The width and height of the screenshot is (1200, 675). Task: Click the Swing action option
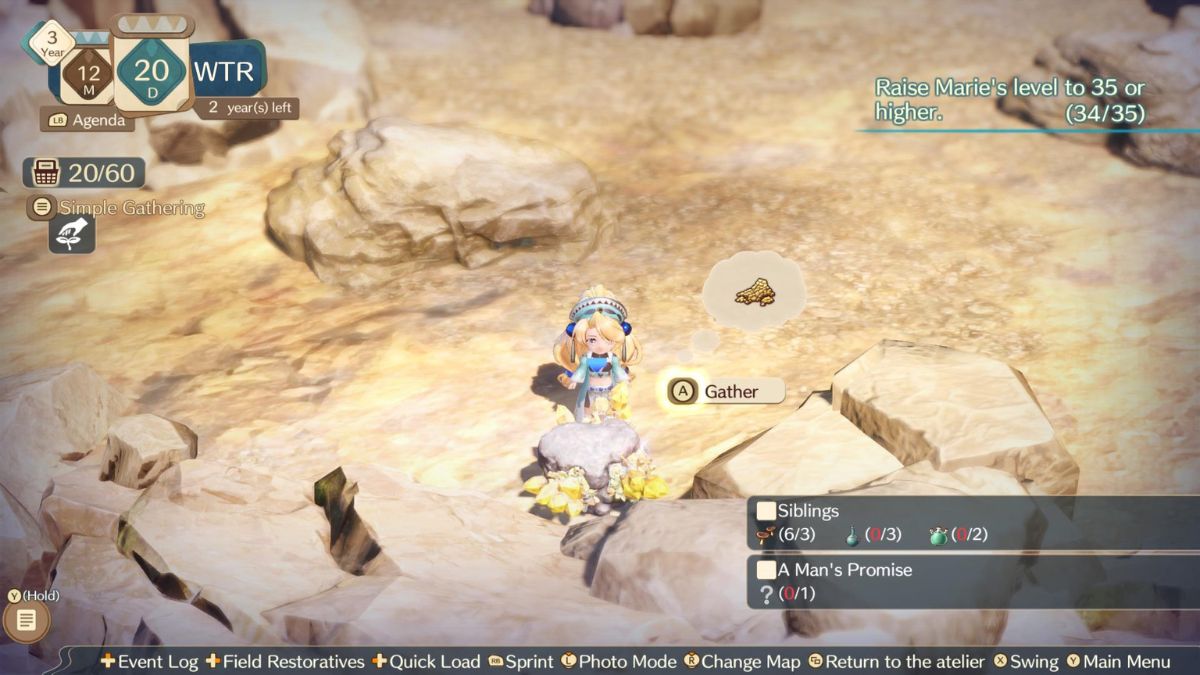click(x=1025, y=661)
